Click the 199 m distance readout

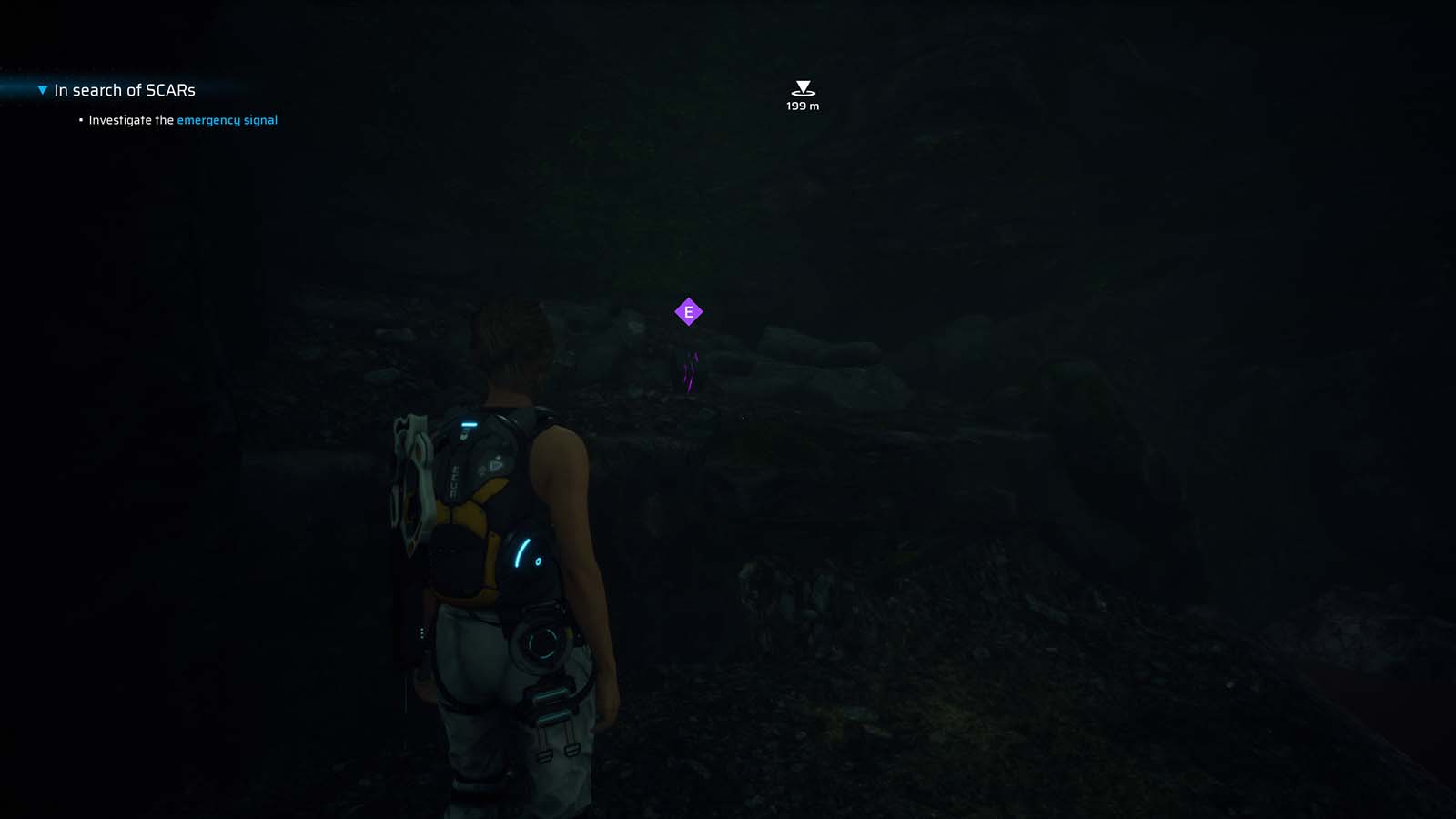802,106
